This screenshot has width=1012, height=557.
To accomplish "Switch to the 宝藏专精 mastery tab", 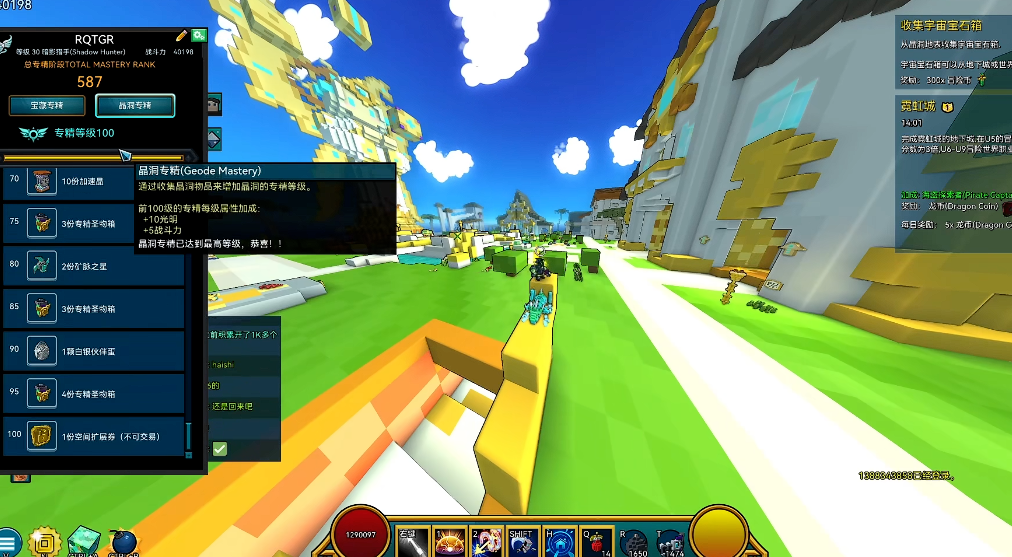I will pyautogui.click(x=47, y=105).
